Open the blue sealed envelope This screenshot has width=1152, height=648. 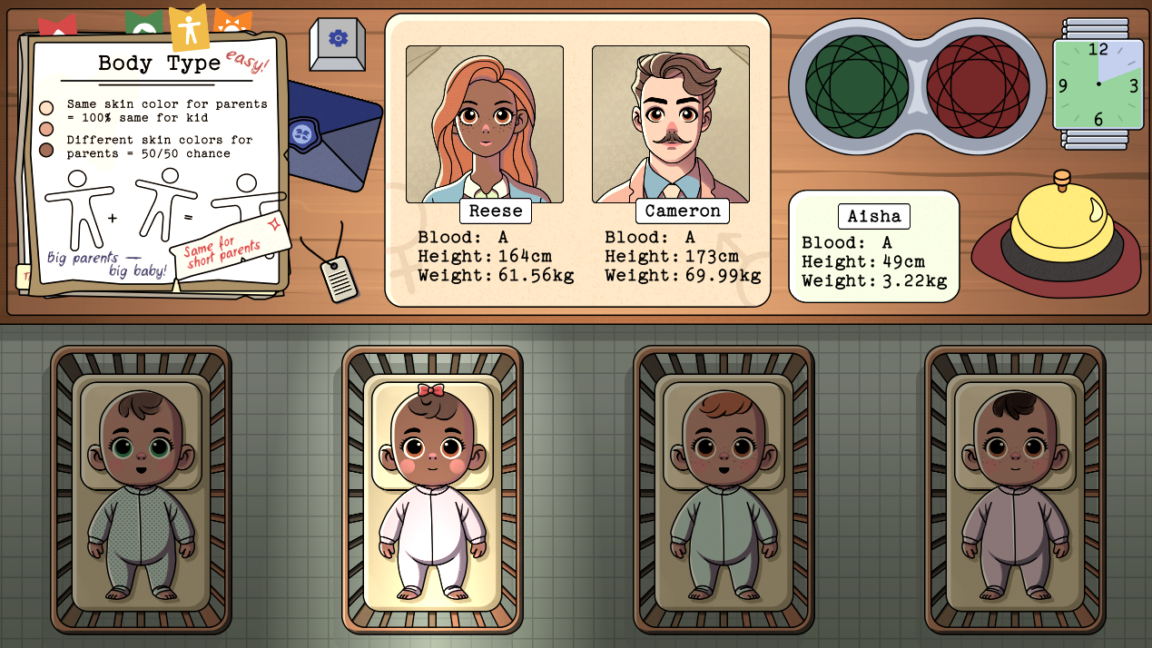[332, 135]
